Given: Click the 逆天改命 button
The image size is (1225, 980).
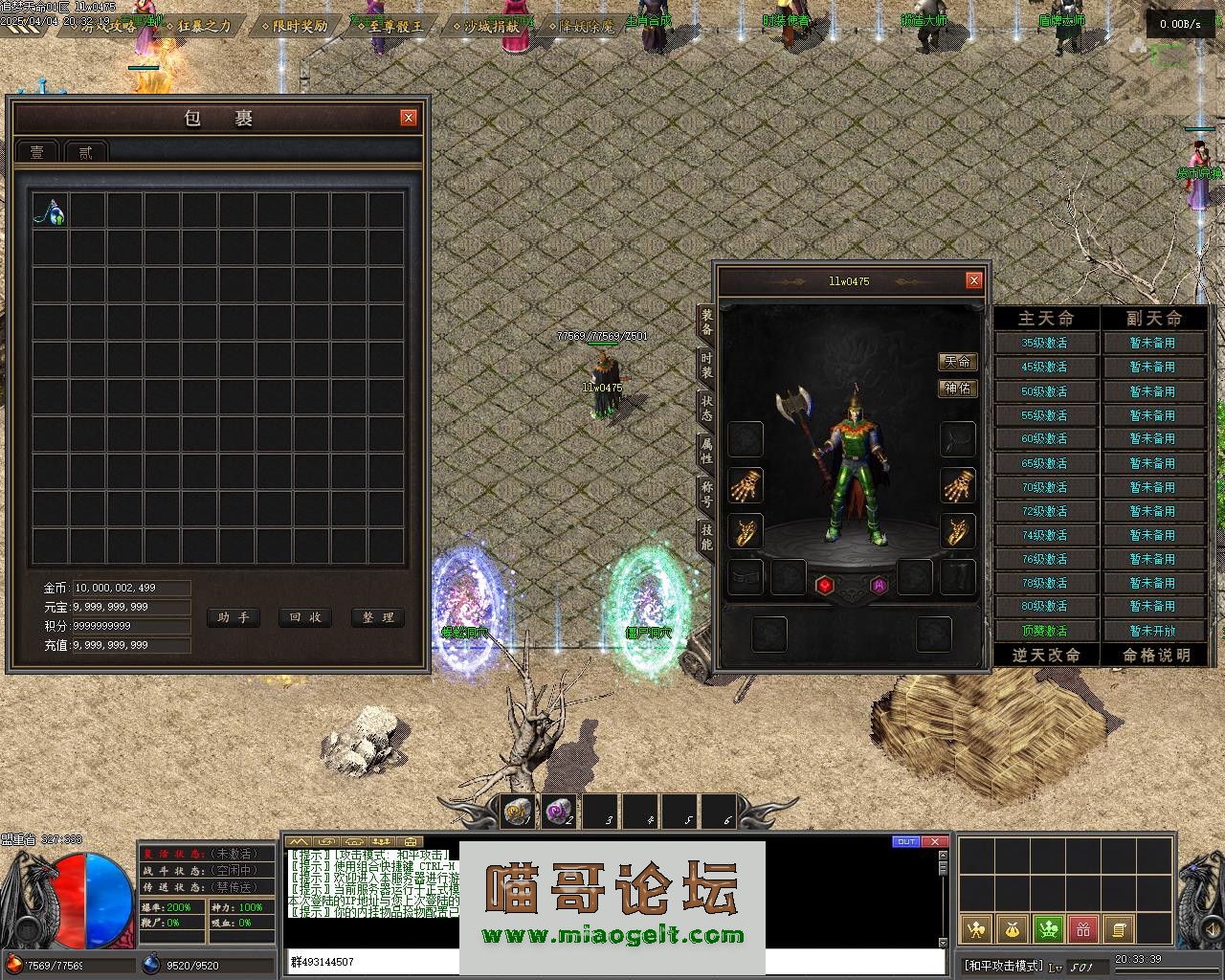Looking at the screenshot, I should click(x=1046, y=655).
